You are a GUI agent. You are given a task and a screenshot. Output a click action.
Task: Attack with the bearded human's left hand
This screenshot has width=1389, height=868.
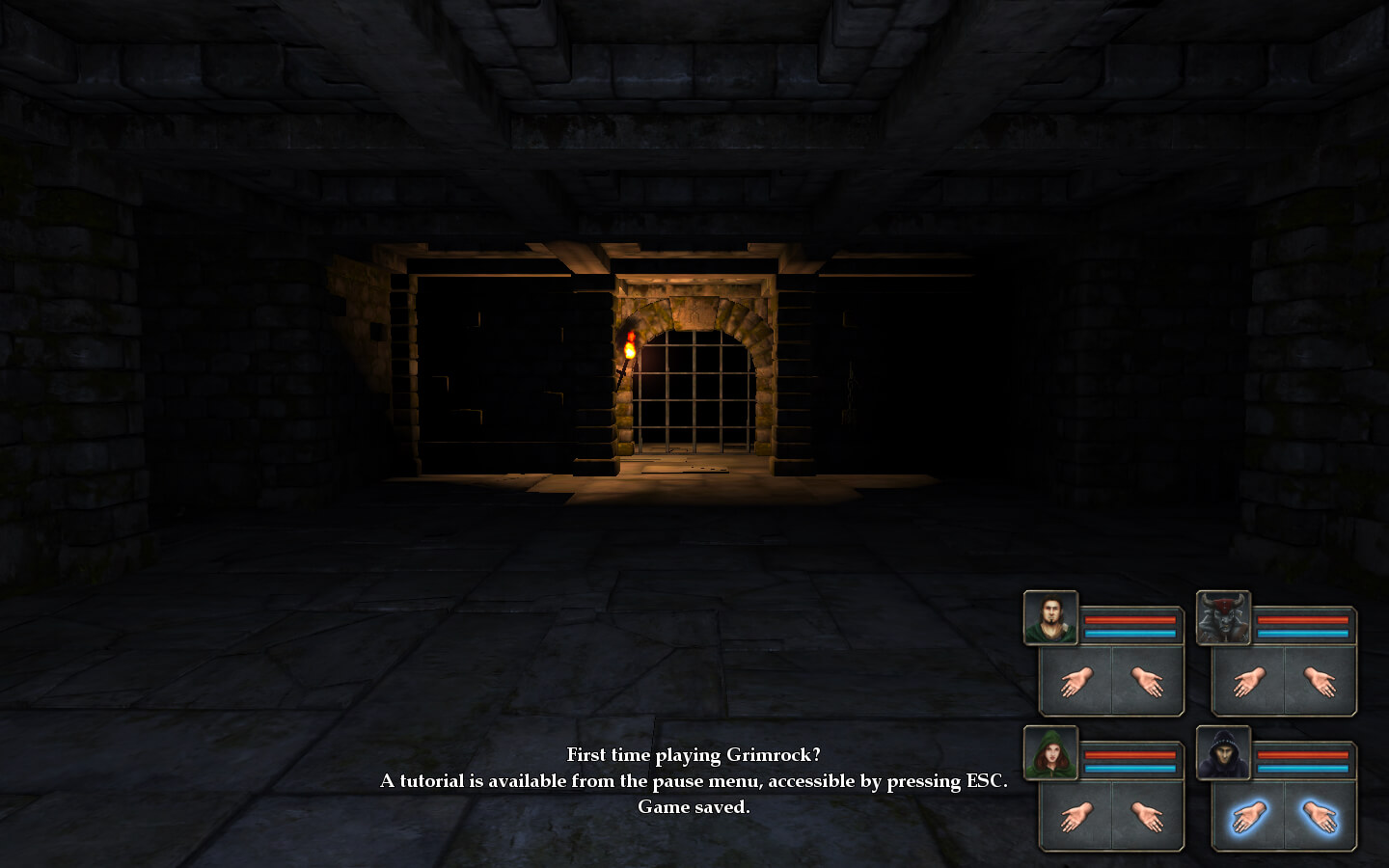point(1076,682)
